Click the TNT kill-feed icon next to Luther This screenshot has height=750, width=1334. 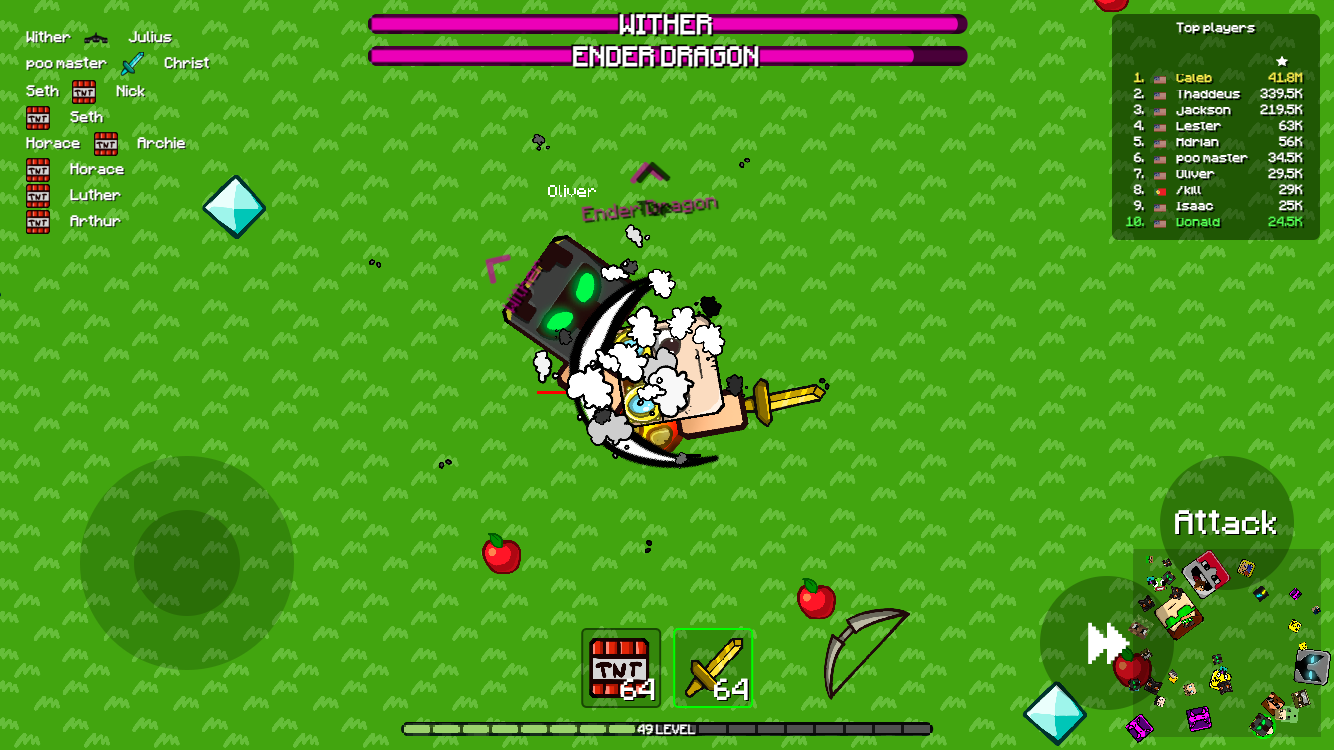pyautogui.click(x=38, y=195)
